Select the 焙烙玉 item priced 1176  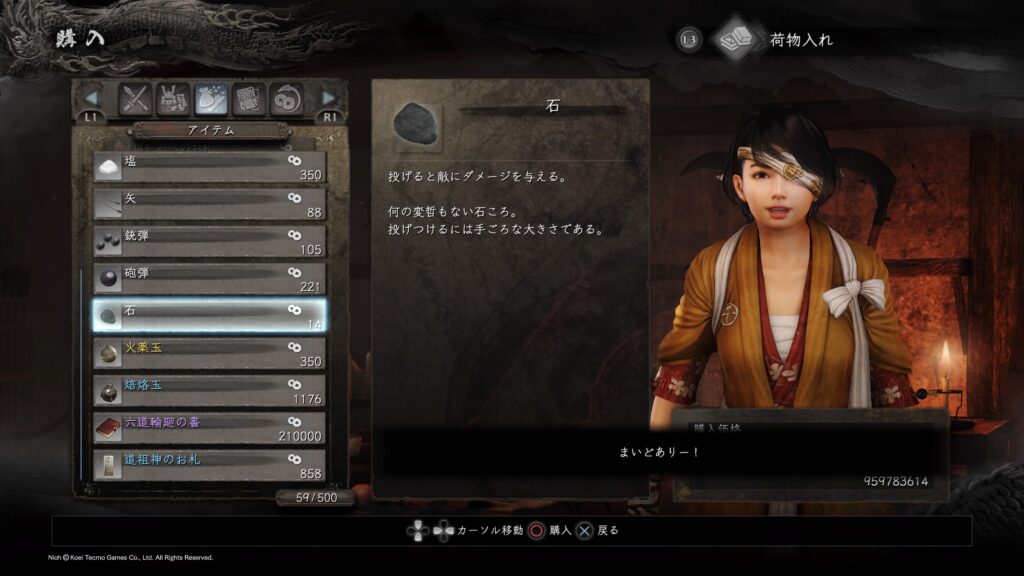208,390
